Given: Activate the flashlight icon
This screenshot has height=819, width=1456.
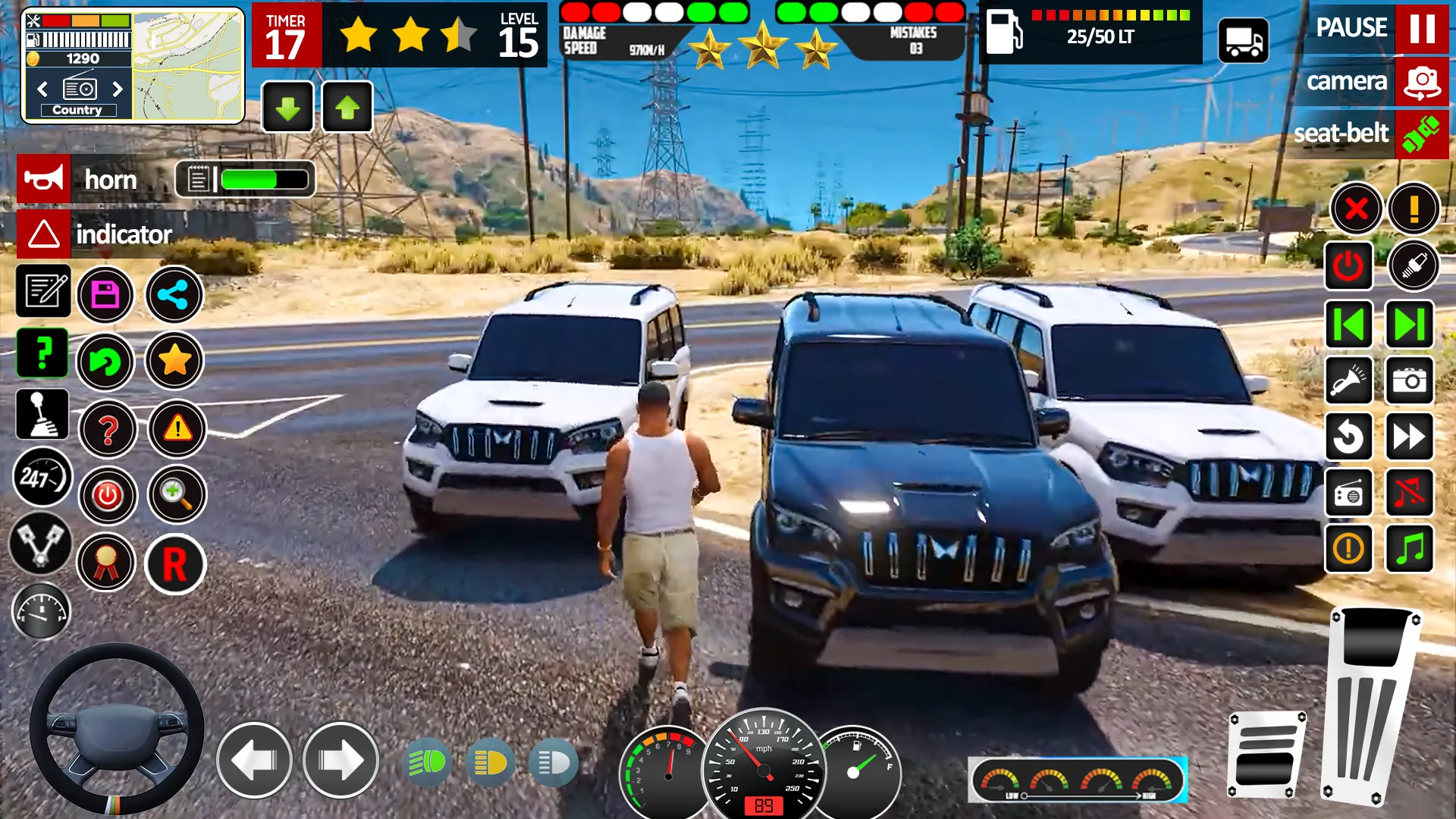Looking at the screenshot, I should 1349,381.
